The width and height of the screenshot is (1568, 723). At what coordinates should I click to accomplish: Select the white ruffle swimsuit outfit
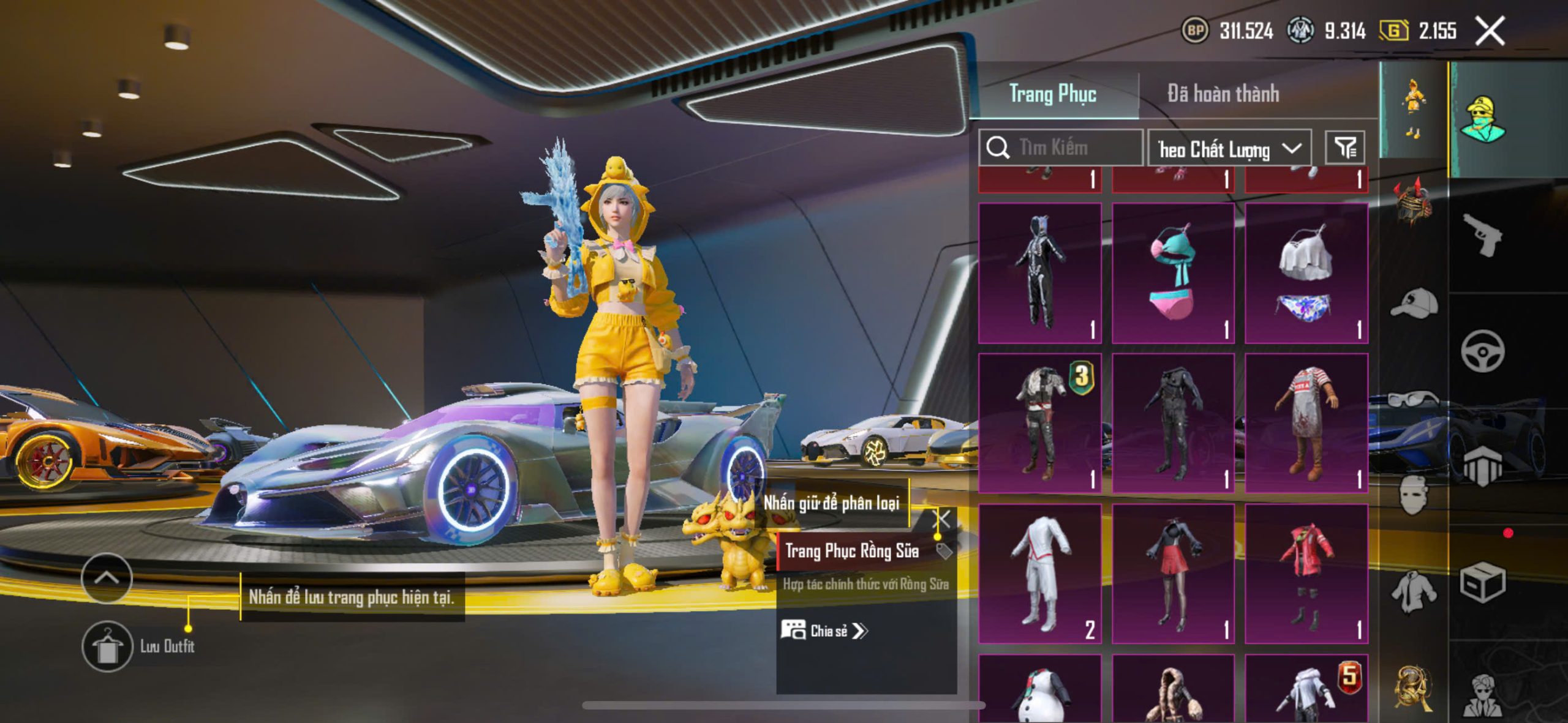pos(1306,272)
